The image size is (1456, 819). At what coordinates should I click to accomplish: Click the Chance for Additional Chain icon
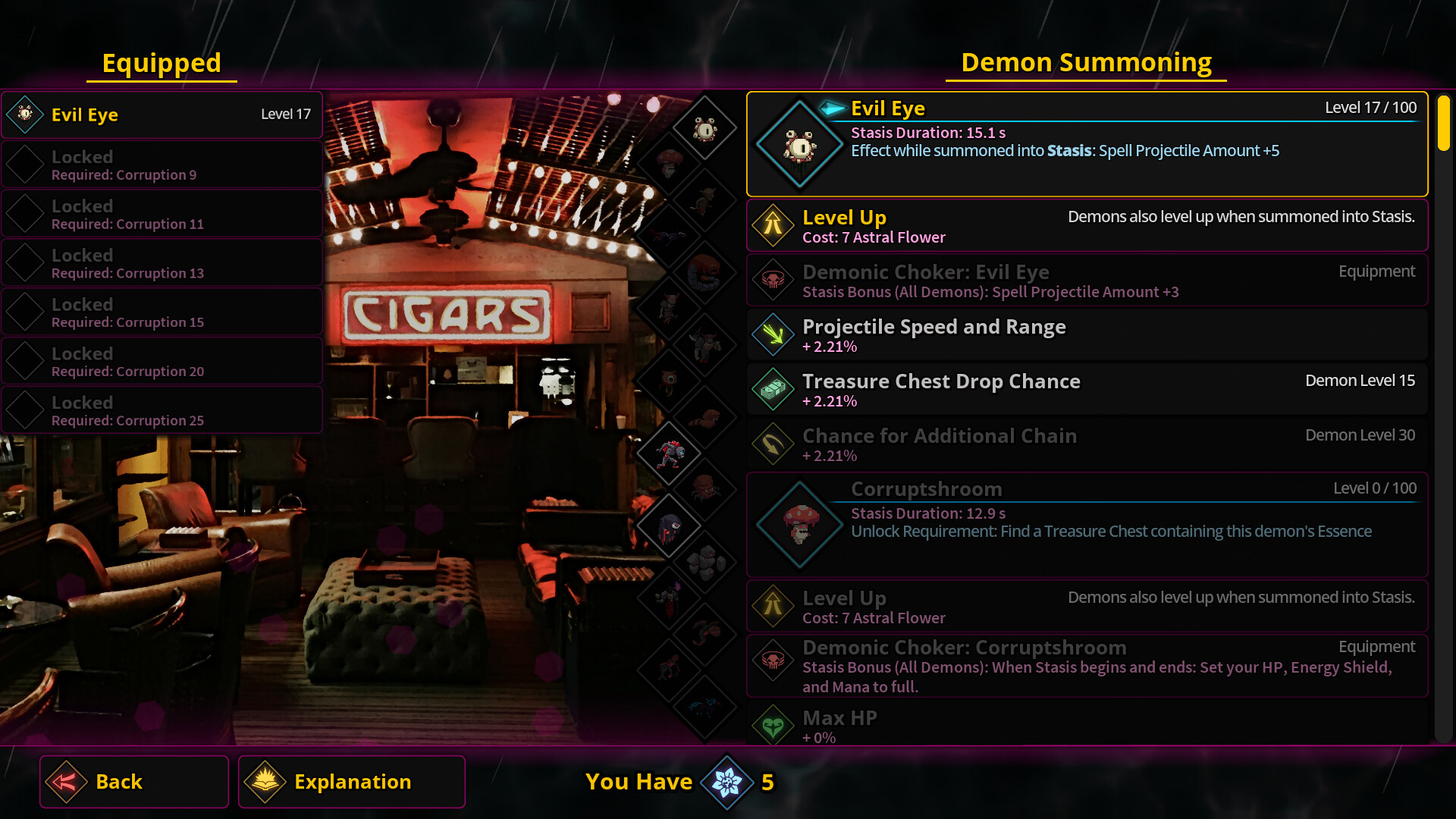[773, 444]
